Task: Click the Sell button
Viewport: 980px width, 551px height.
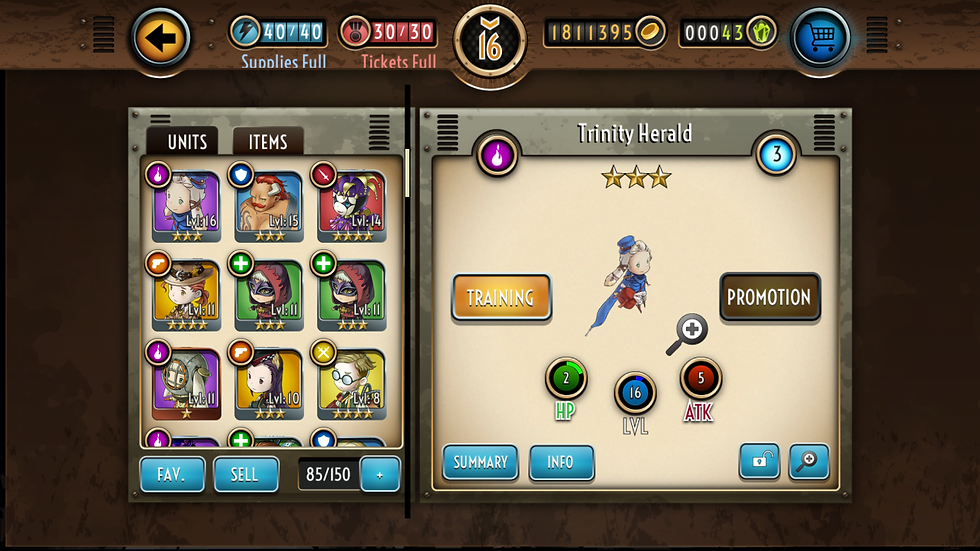Action: point(245,474)
